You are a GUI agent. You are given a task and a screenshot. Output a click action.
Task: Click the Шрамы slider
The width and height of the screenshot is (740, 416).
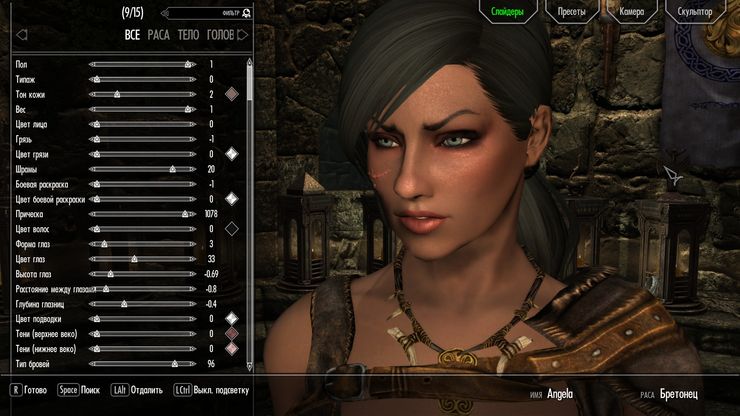[140, 169]
